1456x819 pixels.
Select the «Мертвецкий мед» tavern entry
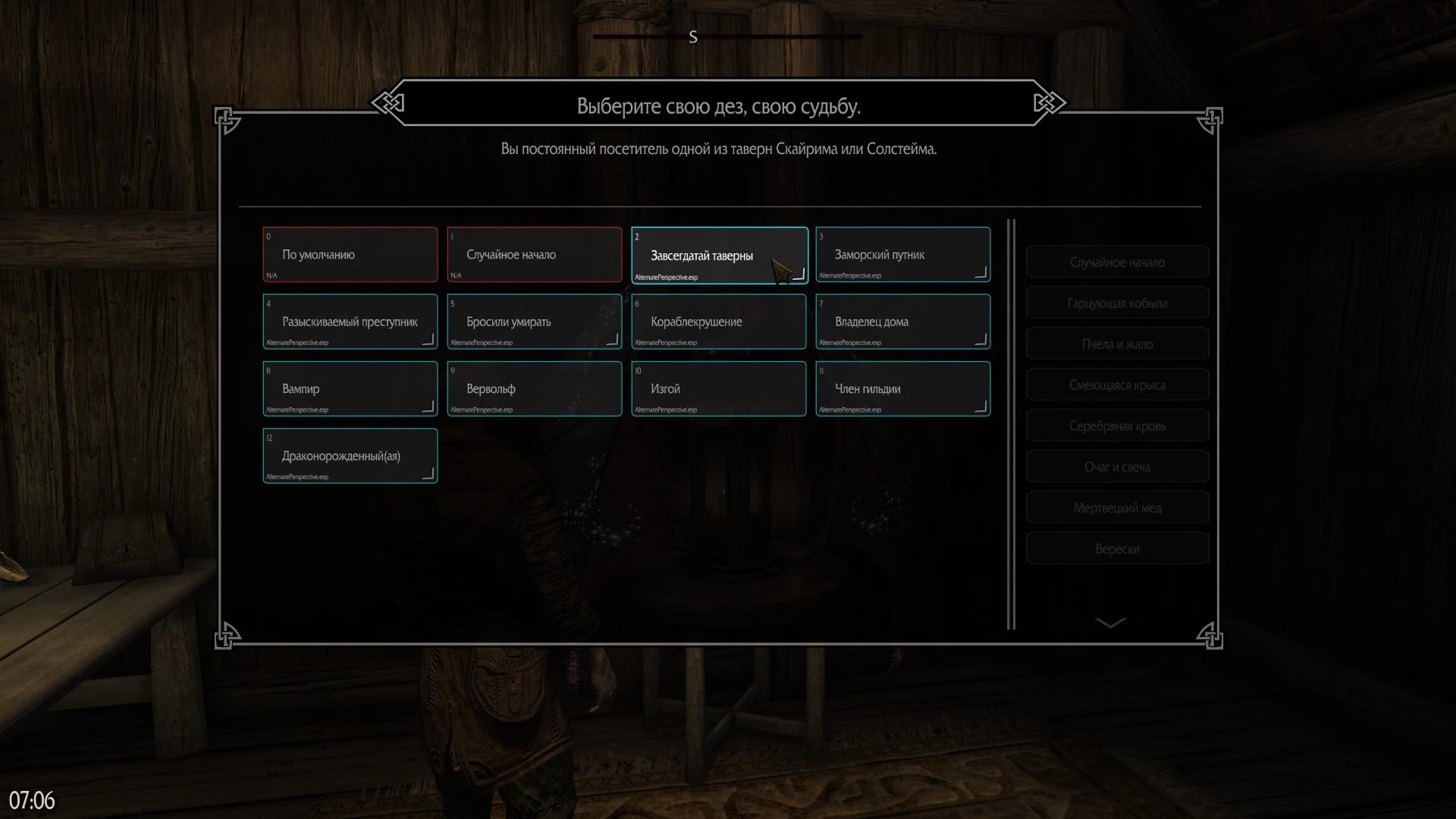(1117, 508)
